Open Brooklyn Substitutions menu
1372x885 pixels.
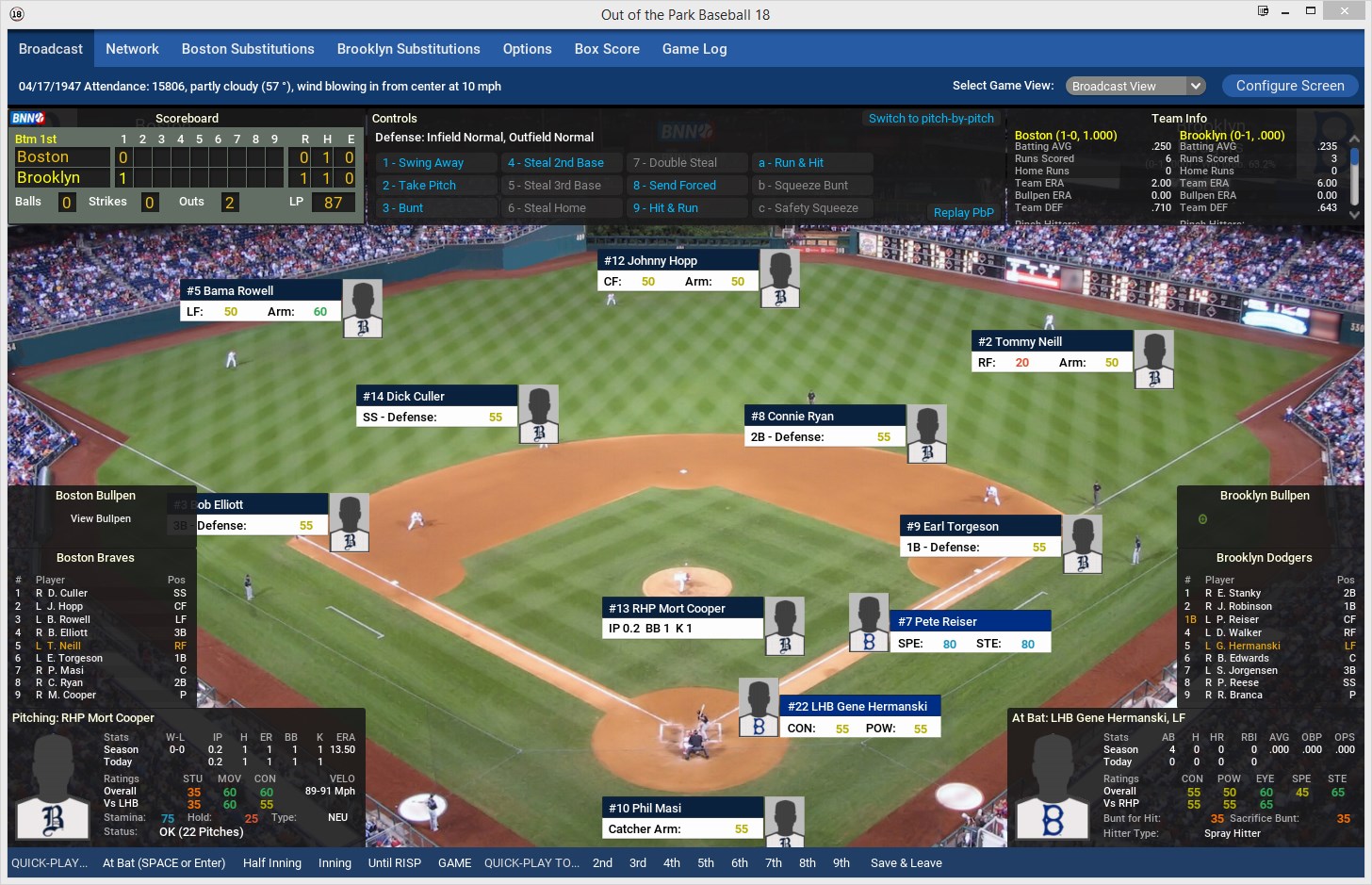coord(408,49)
